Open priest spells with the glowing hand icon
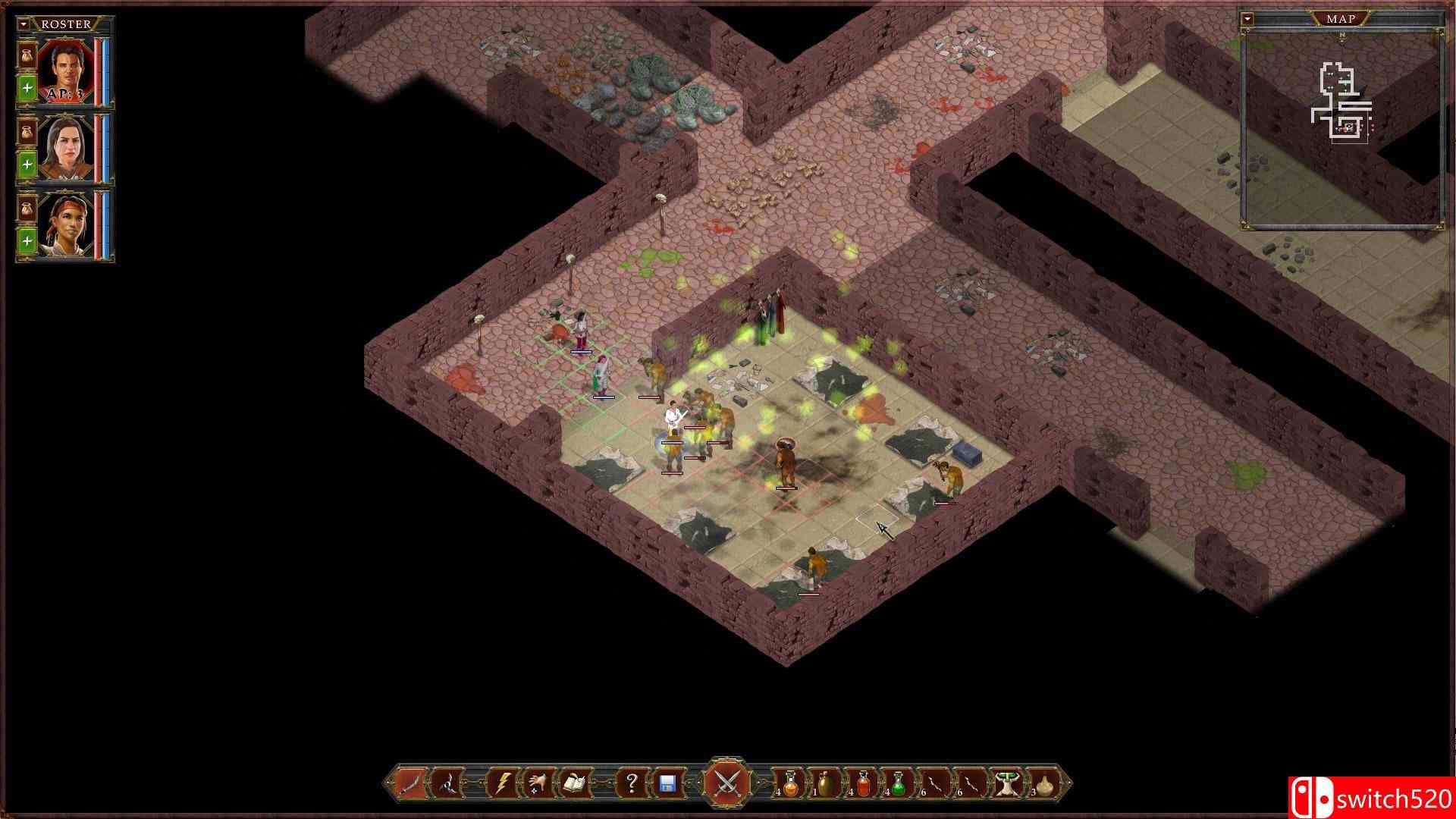This screenshot has width=1456, height=819. (536, 784)
